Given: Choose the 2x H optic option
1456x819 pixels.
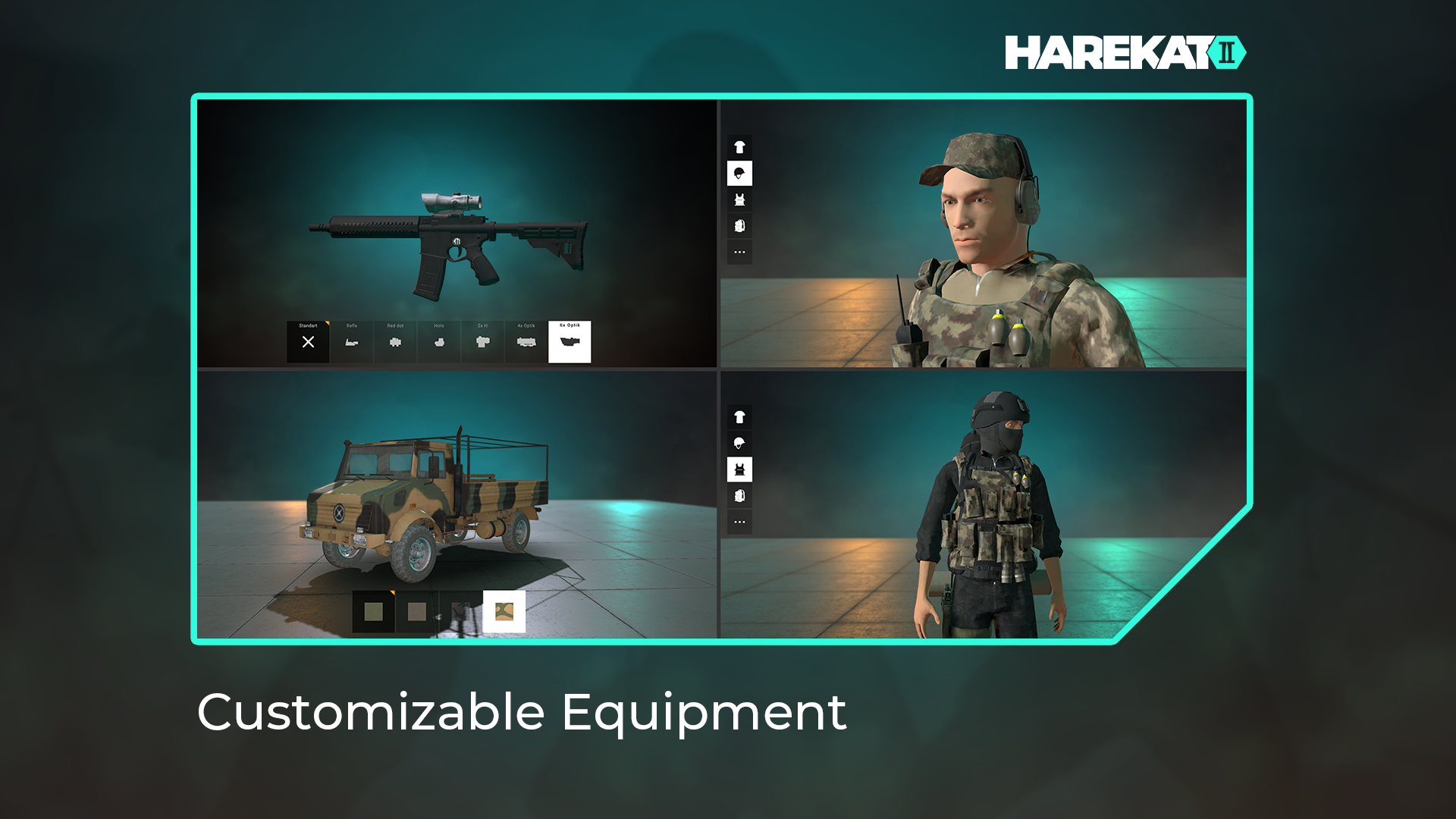Looking at the screenshot, I should [483, 341].
